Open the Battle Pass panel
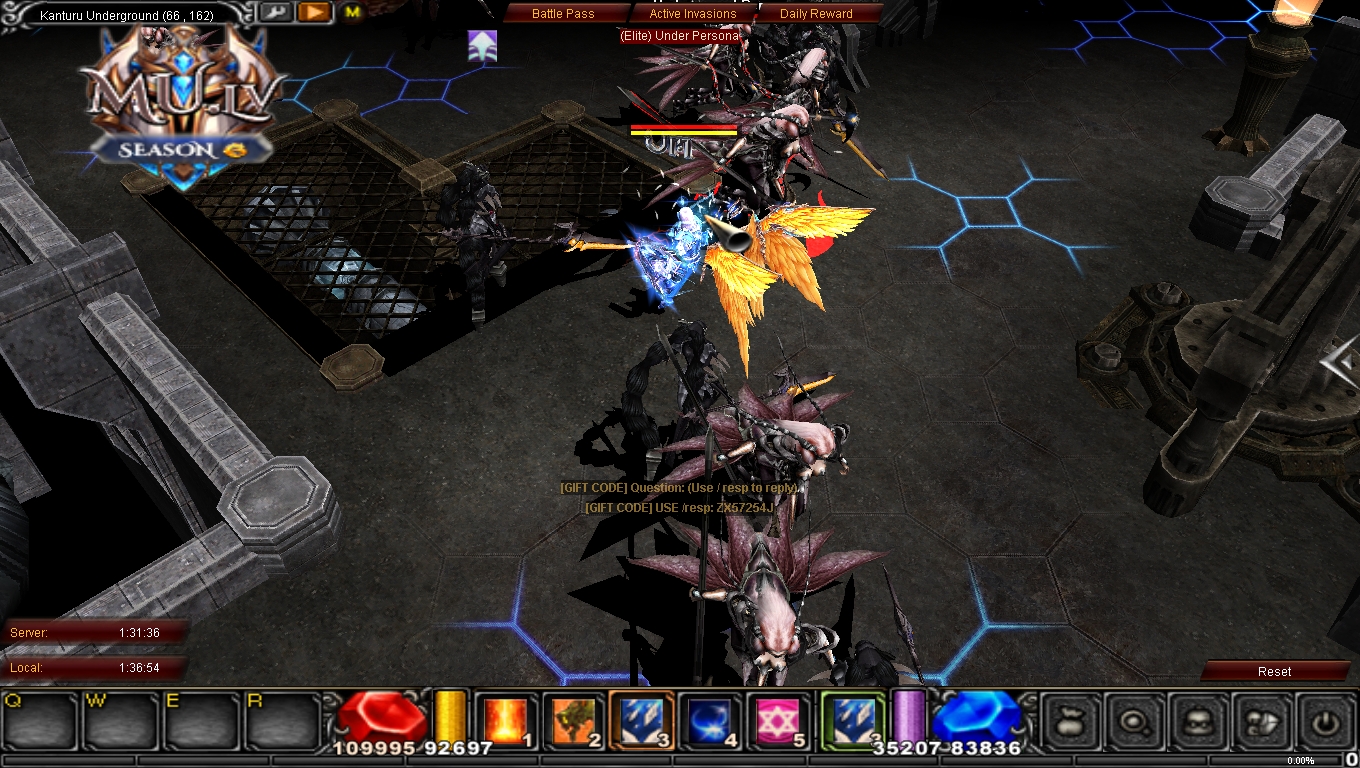1360x768 pixels. click(563, 13)
